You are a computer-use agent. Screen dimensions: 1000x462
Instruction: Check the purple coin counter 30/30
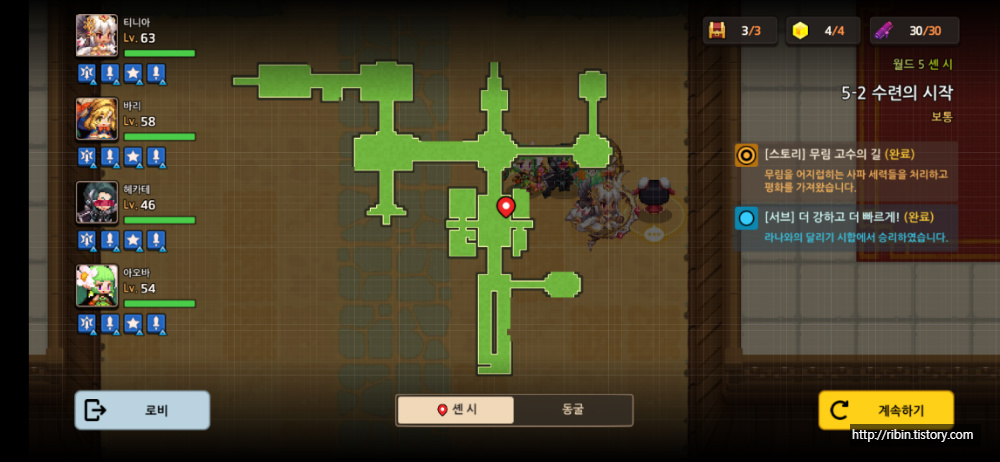pos(914,31)
